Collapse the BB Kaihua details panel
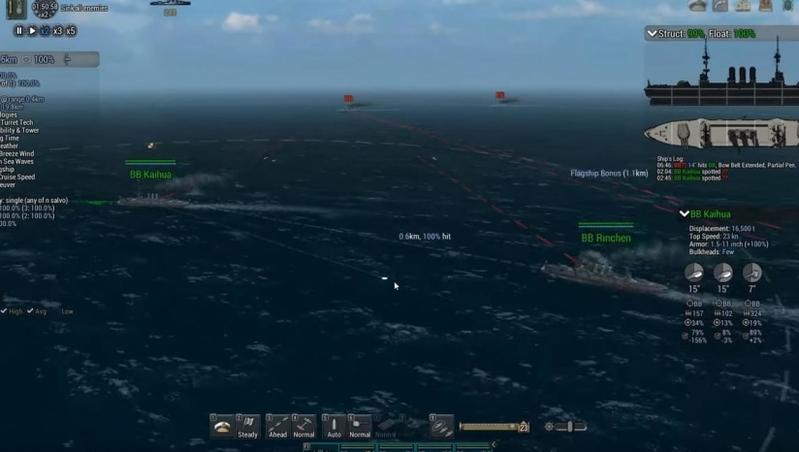This screenshot has height=452, width=799. pyautogui.click(x=684, y=214)
